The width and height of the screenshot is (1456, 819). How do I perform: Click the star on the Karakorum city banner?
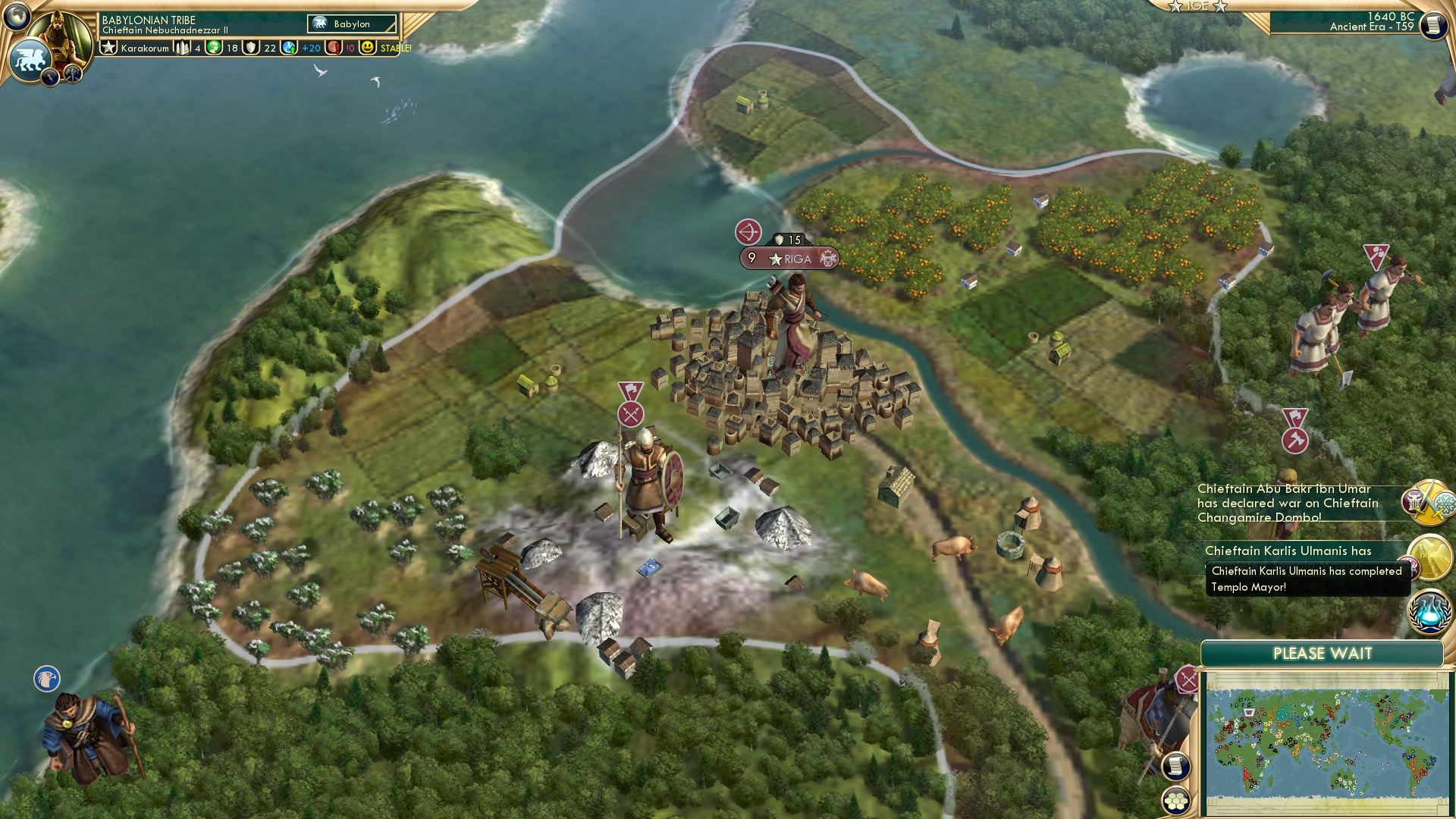point(107,46)
